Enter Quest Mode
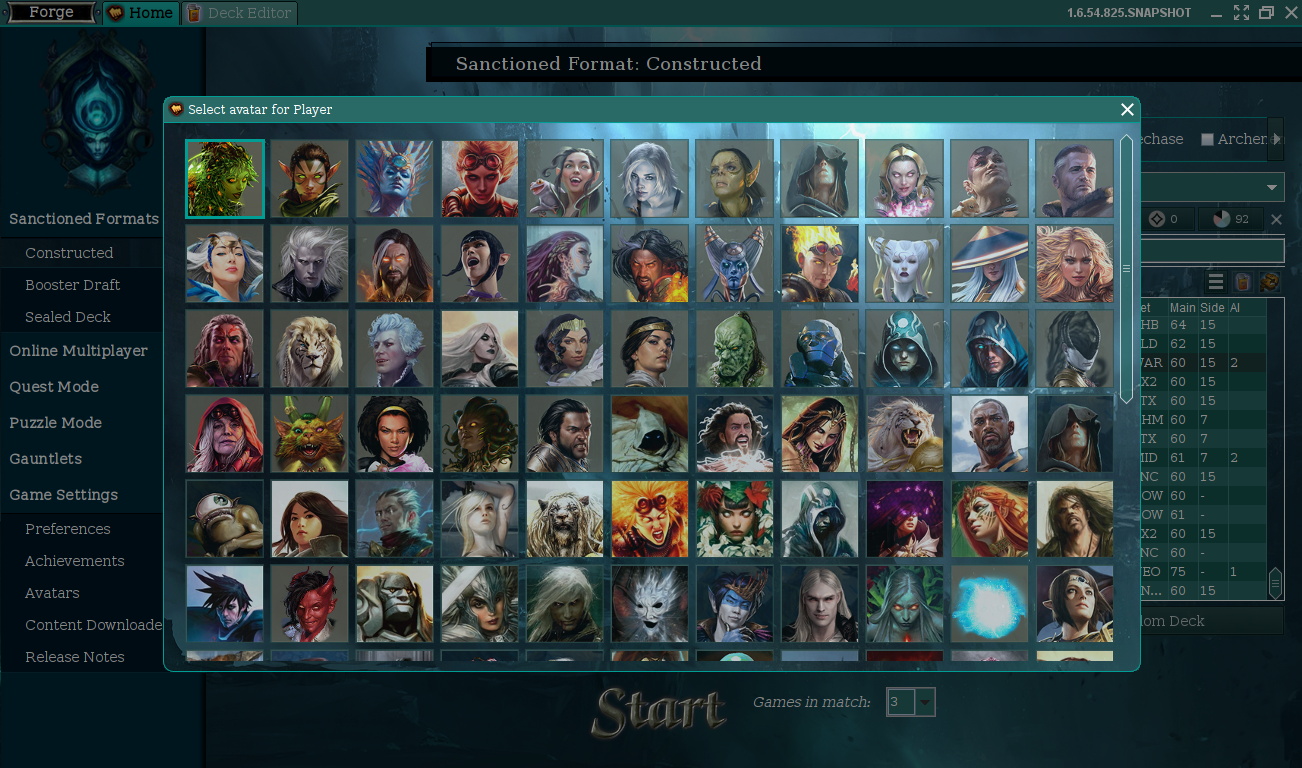 point(54,387)
